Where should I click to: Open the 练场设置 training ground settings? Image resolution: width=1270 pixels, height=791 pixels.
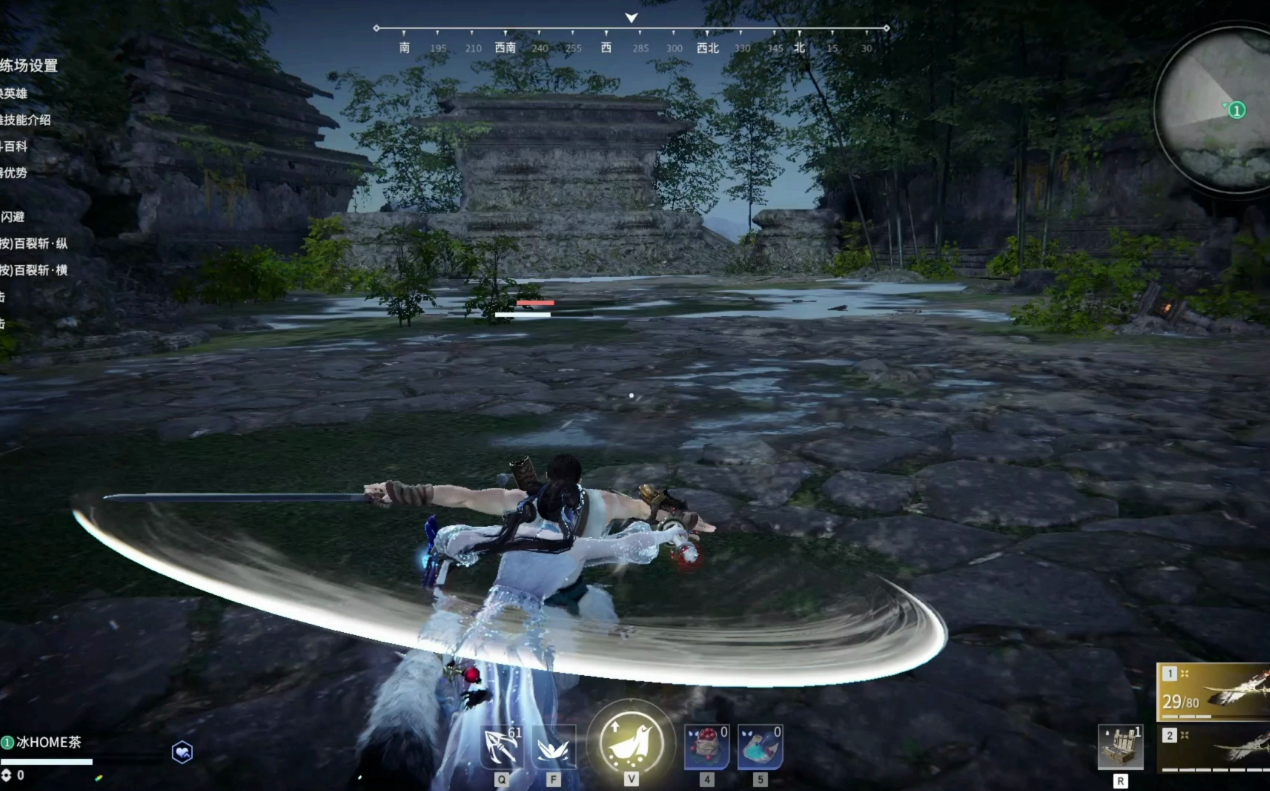tap(29, 66)
